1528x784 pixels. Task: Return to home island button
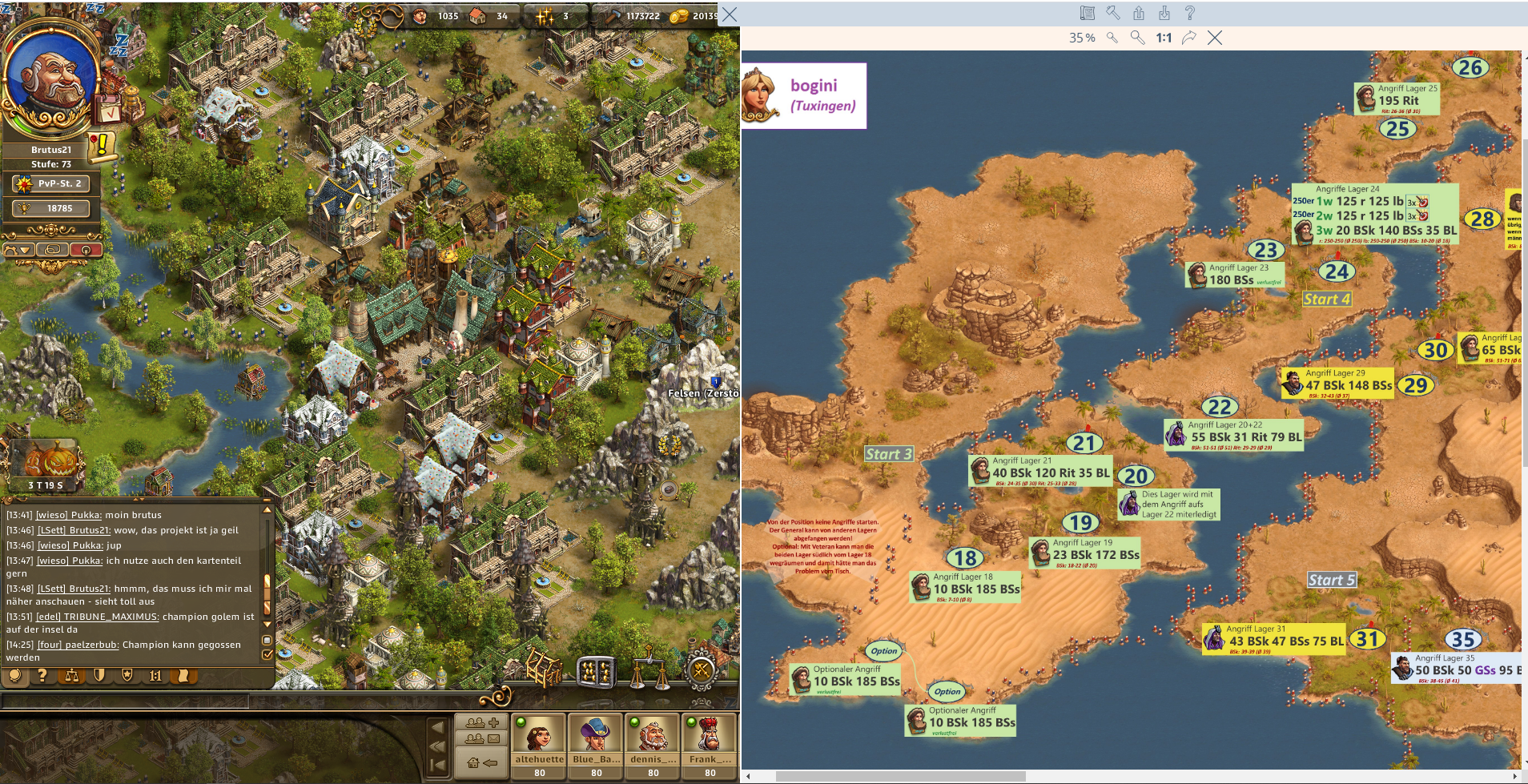pyautogui.click(x=482, y=762)
